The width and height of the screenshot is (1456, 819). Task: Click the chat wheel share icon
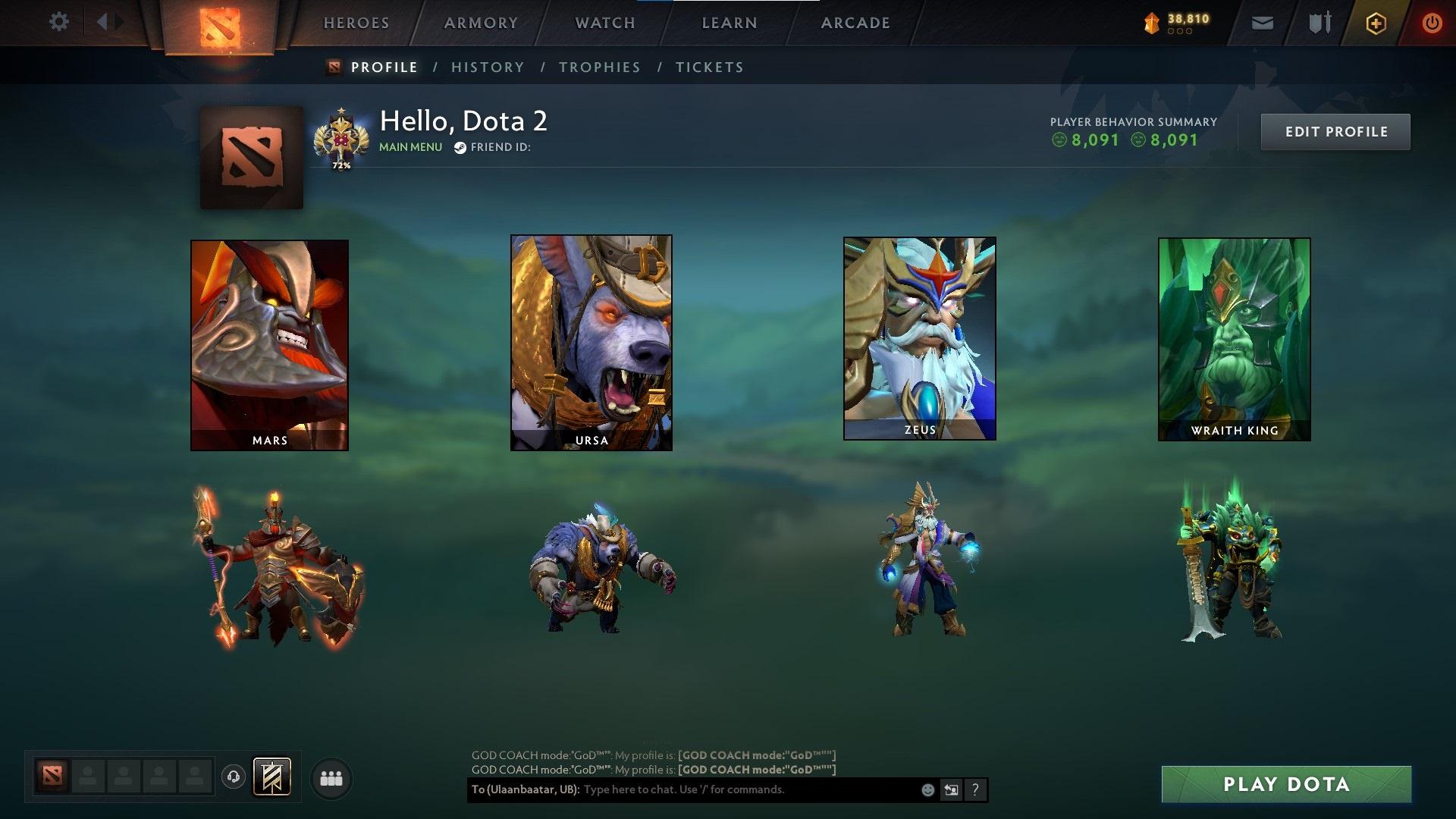[x=950, y=789]
